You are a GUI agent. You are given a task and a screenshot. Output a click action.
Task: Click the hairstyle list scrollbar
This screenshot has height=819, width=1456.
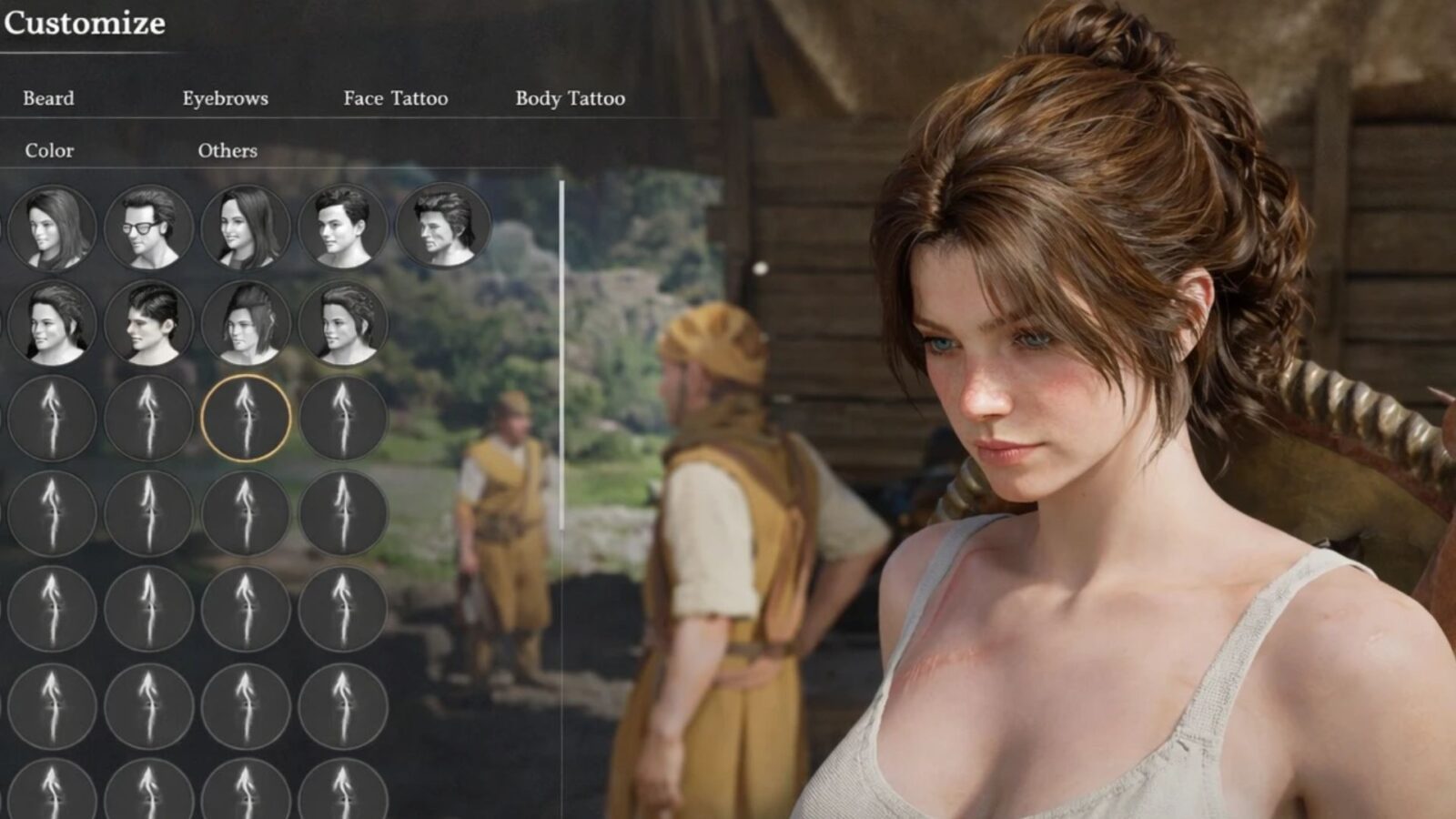tap(561, 355)
